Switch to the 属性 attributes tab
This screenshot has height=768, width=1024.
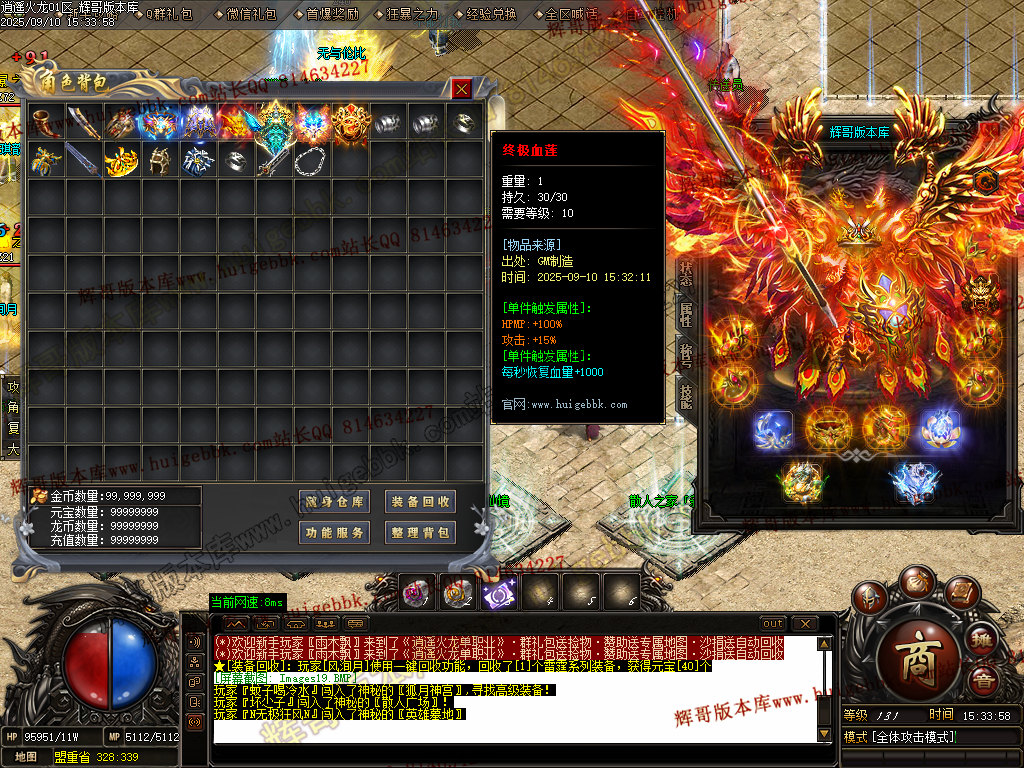coord(687,313)
